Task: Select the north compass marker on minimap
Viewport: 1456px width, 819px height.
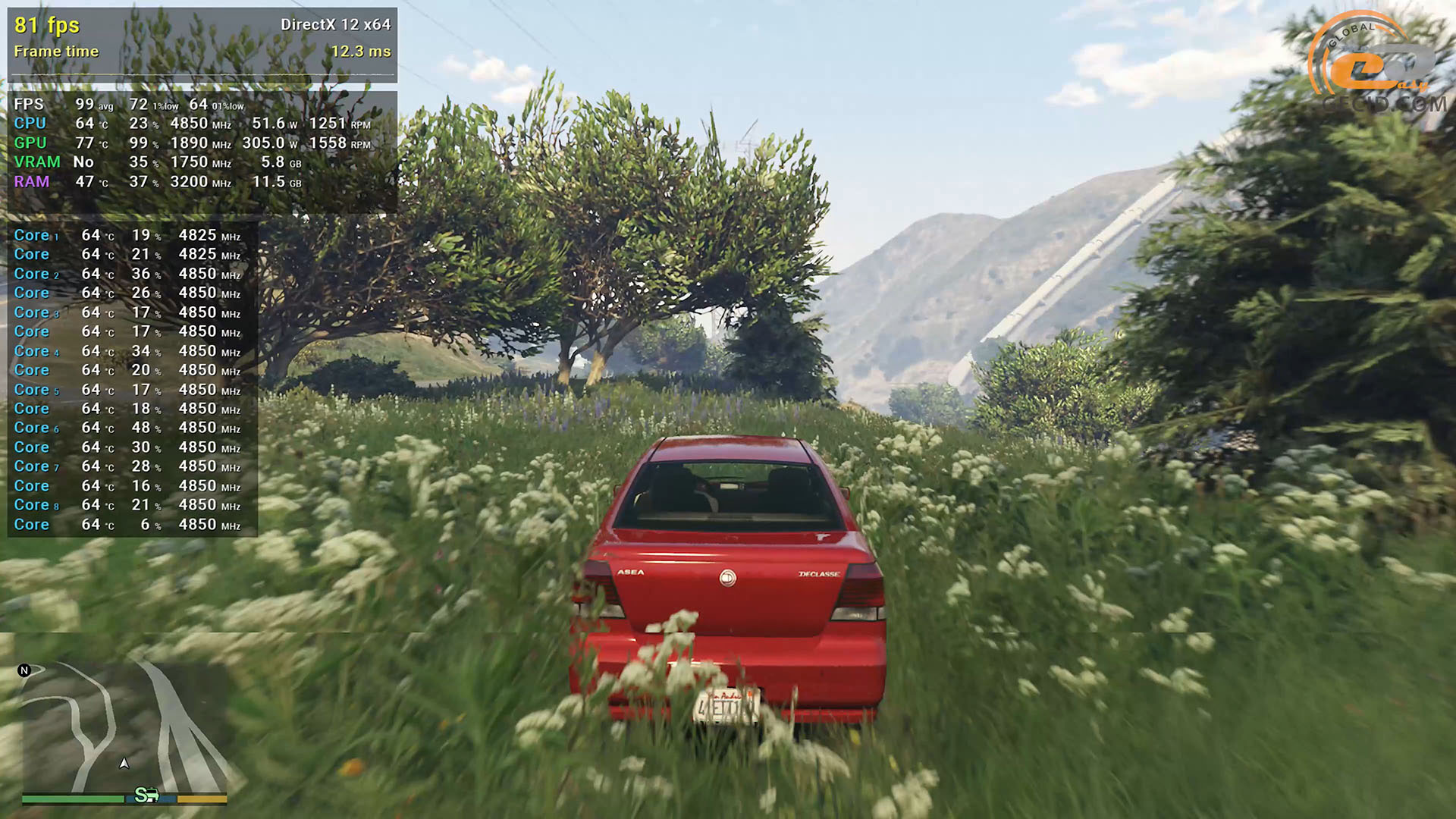Action: [x=24, y=670]
